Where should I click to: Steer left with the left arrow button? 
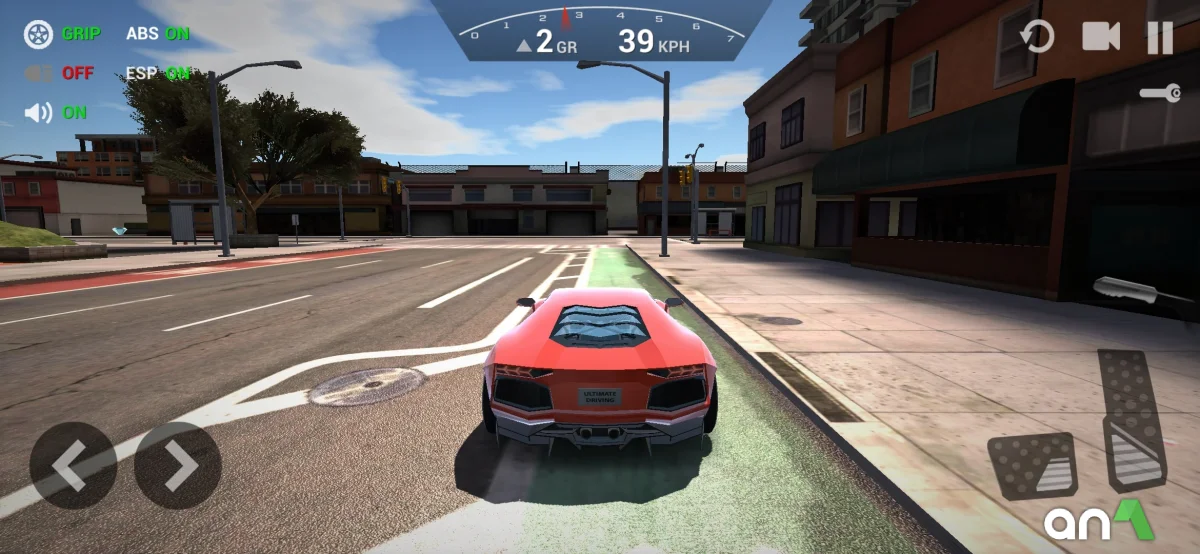click(73, 465)
